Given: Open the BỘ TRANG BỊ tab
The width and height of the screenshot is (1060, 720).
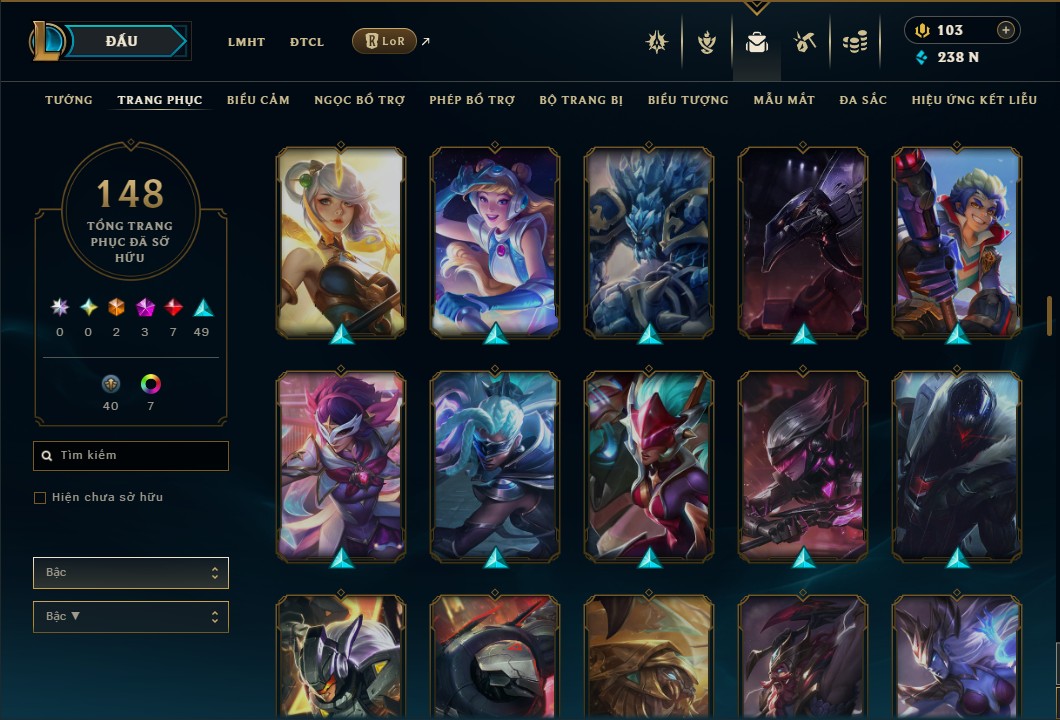Looking at the screenshot, I should click(x=581, y=100).
